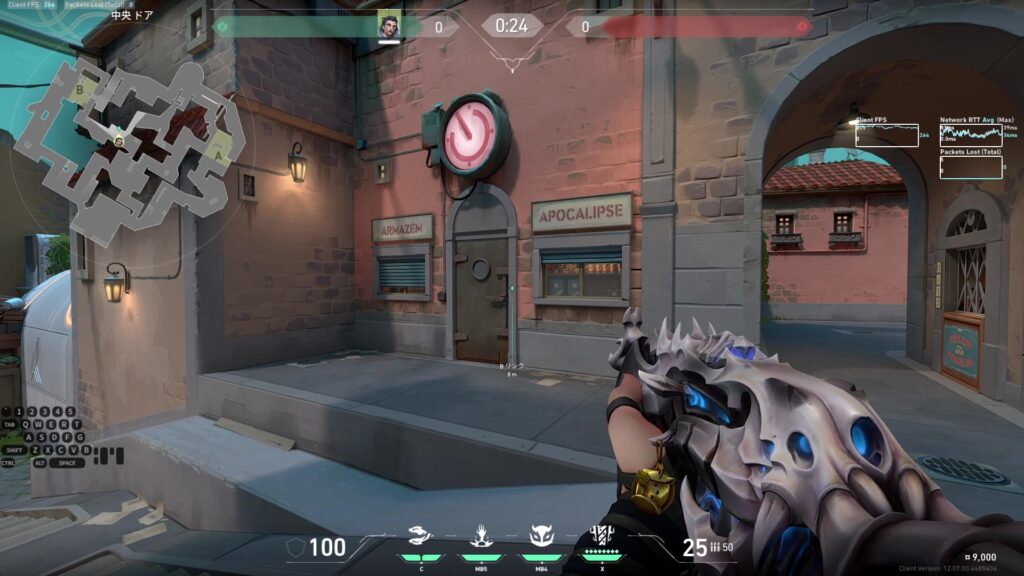Select the Packets Lost graph panel
This screenshot has height=576, width=1024.
pyautogui.click(x=970, y=166)
